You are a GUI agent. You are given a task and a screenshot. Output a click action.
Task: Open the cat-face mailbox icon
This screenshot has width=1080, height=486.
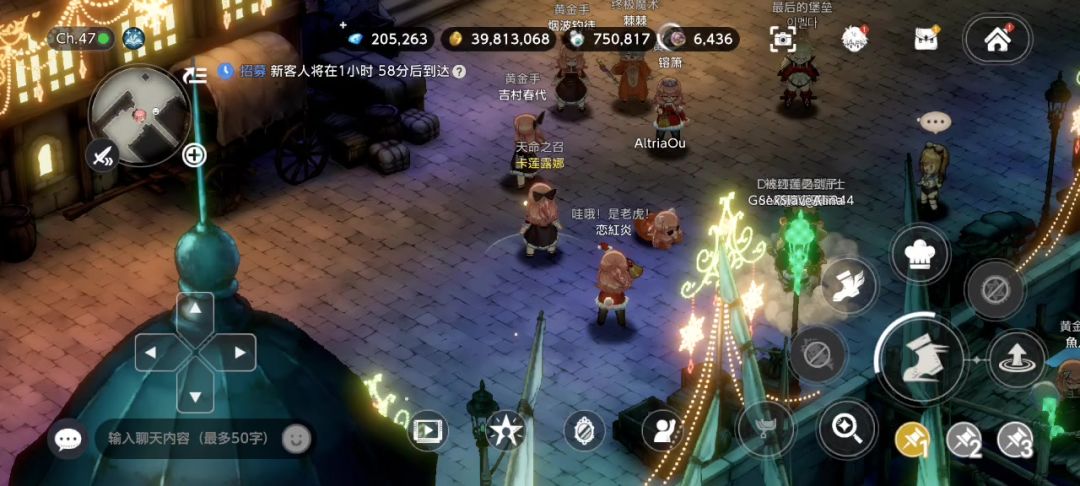point(926,39)
